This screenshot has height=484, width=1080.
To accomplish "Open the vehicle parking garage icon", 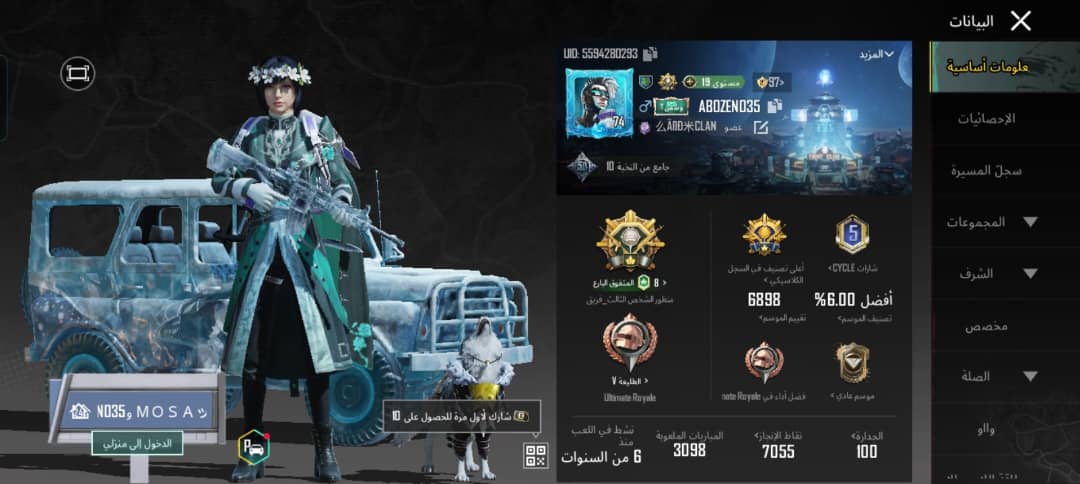I will click(x=253, y=447).
